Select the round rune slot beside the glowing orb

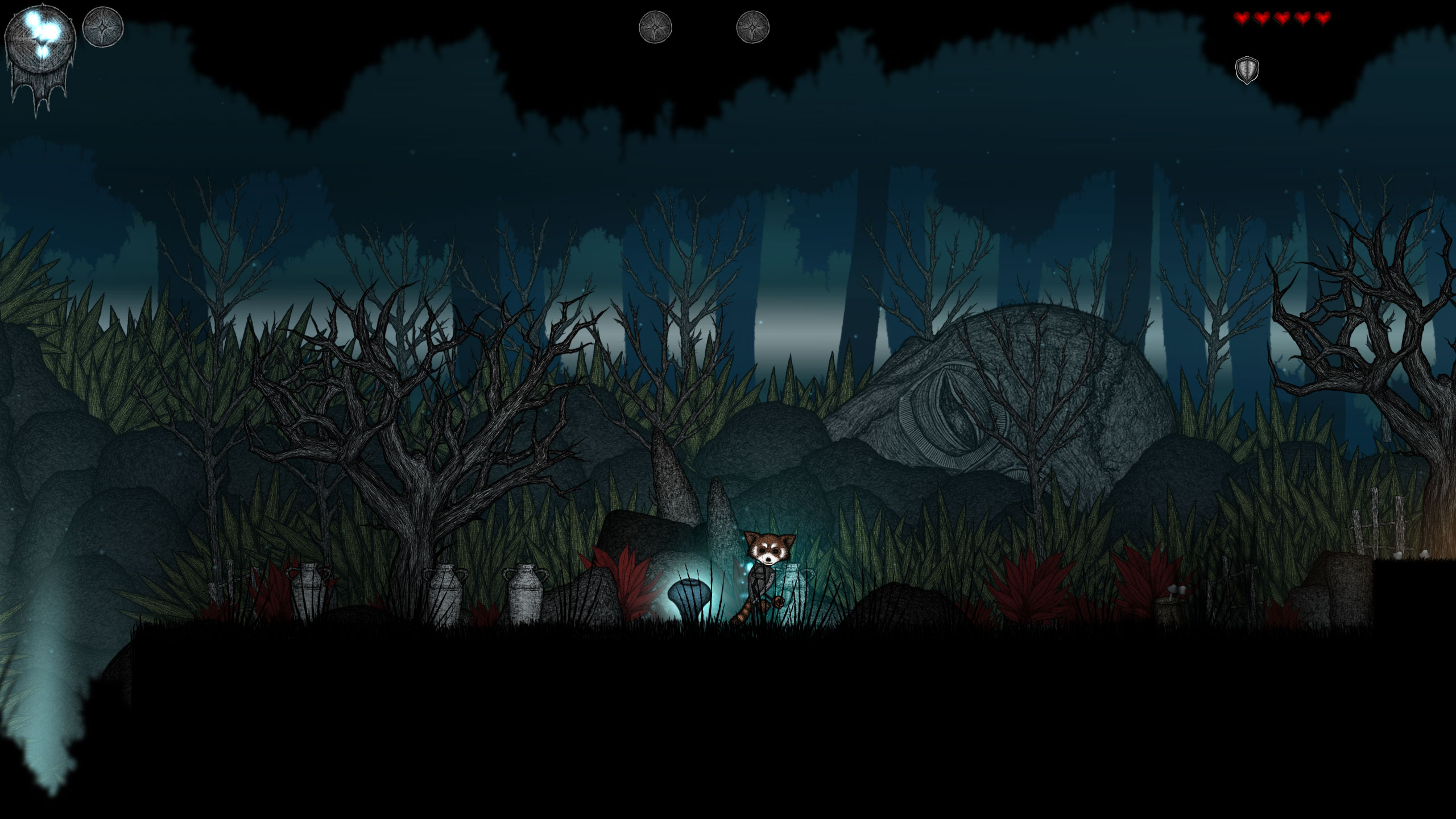[x=103, y=27]
